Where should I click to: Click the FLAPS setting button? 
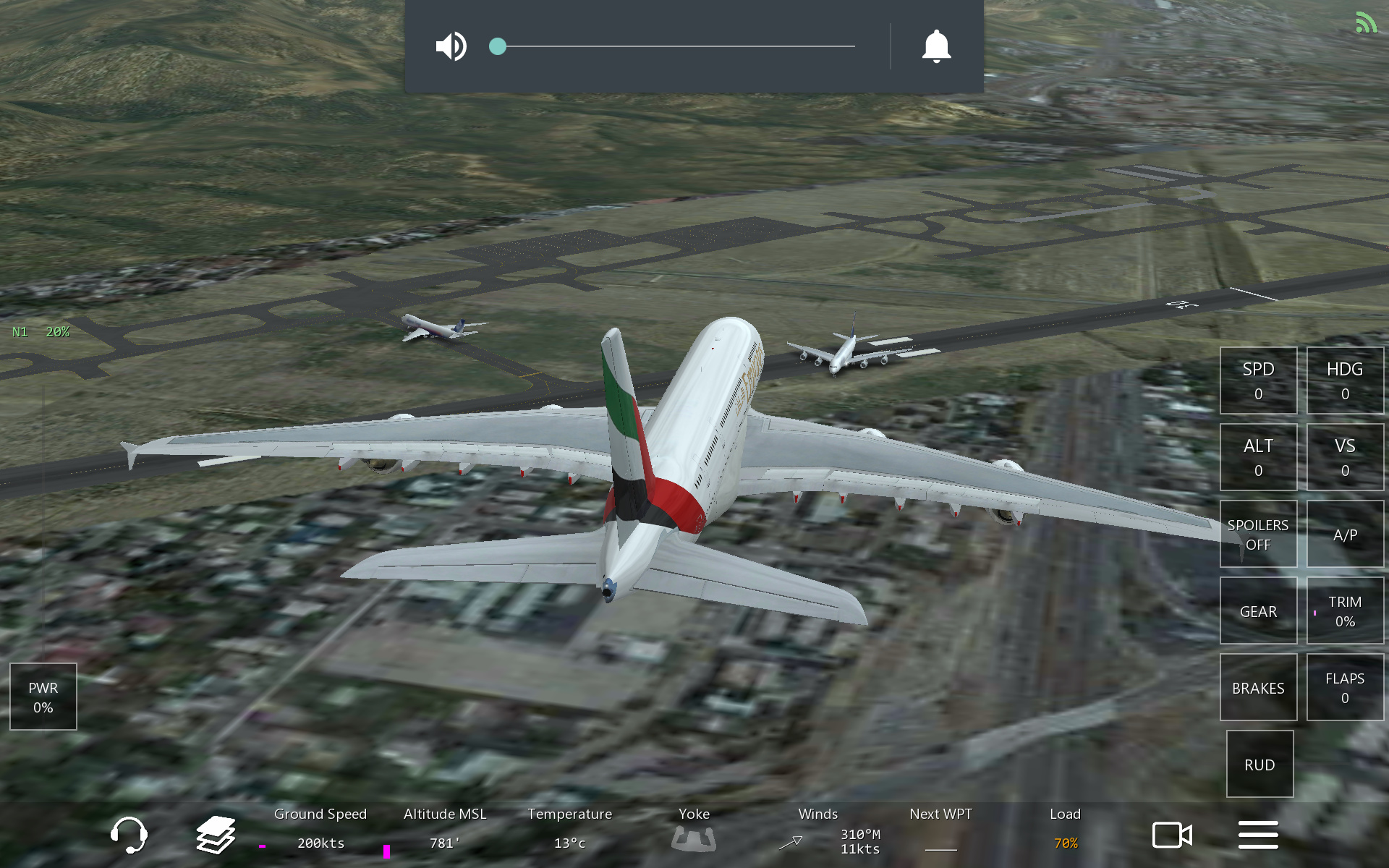point(1345,687)
